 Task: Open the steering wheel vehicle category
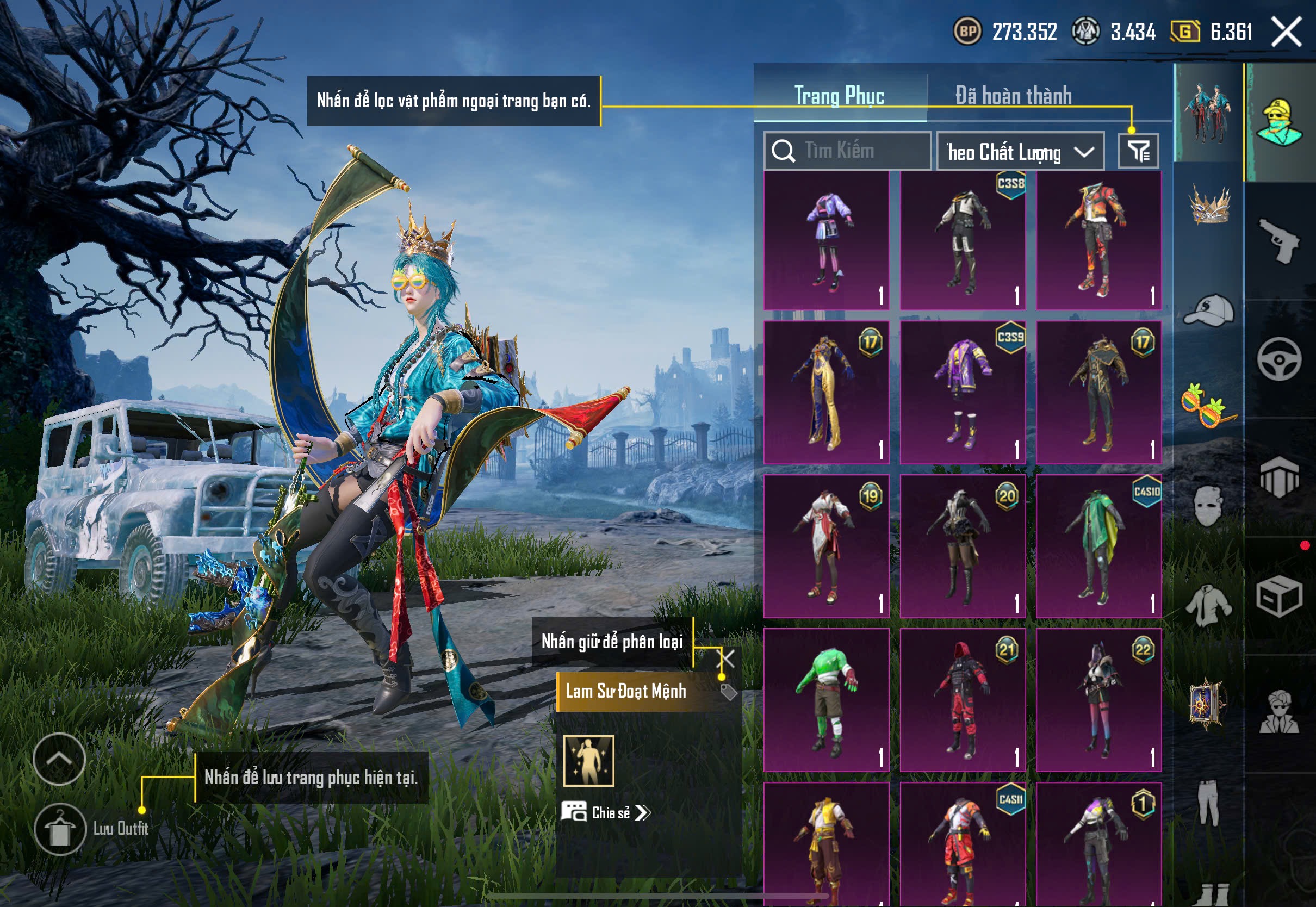point(1279,359)
